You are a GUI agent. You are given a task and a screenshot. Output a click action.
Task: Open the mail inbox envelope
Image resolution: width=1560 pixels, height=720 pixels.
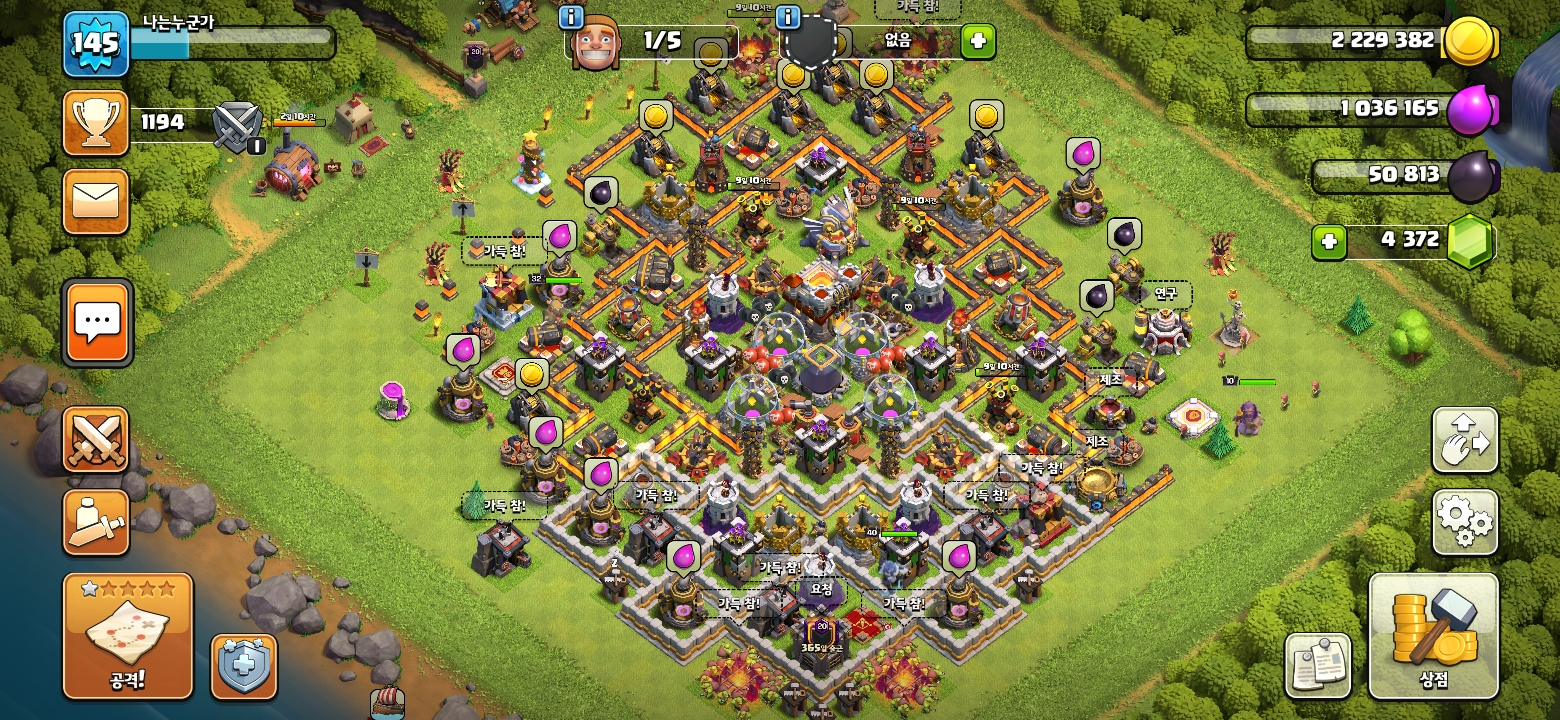click(x=96, y=202)
